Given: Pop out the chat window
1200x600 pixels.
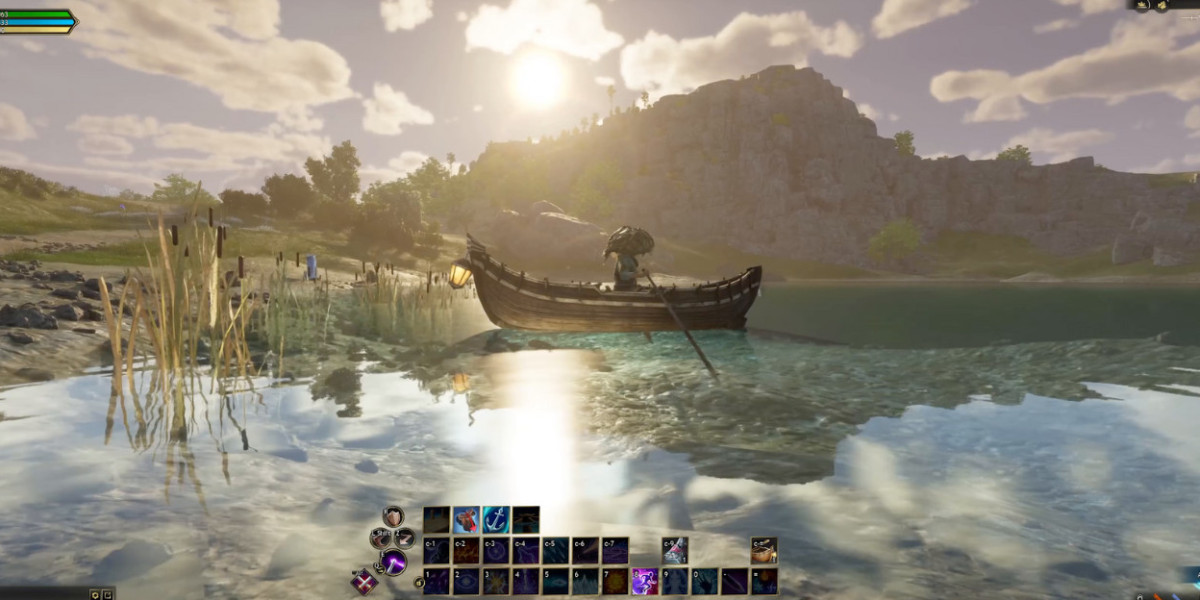Looking at the screenshot, I should (x=108, y=594).
